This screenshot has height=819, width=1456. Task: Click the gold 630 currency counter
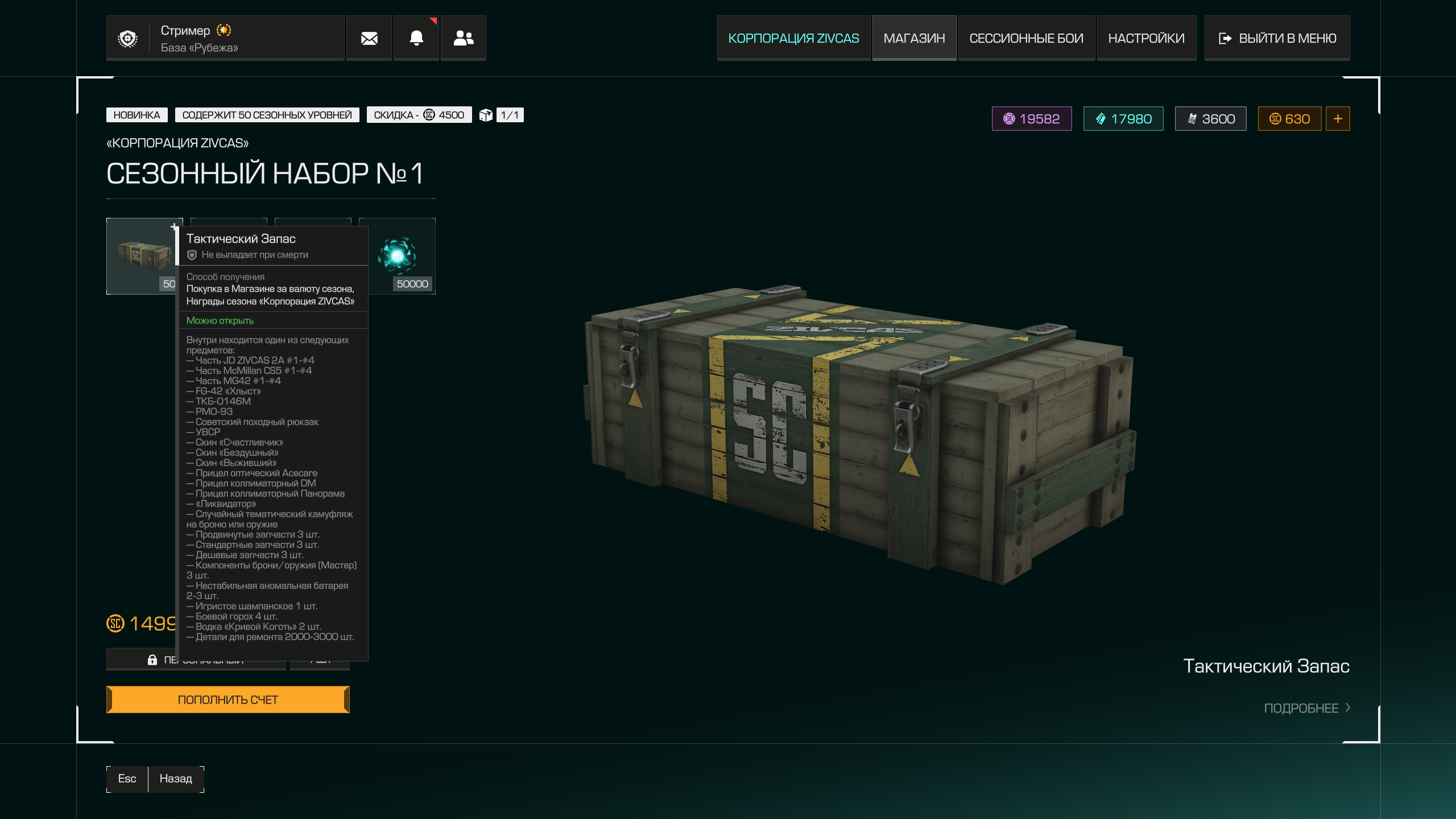click(x=1289, y=119)
